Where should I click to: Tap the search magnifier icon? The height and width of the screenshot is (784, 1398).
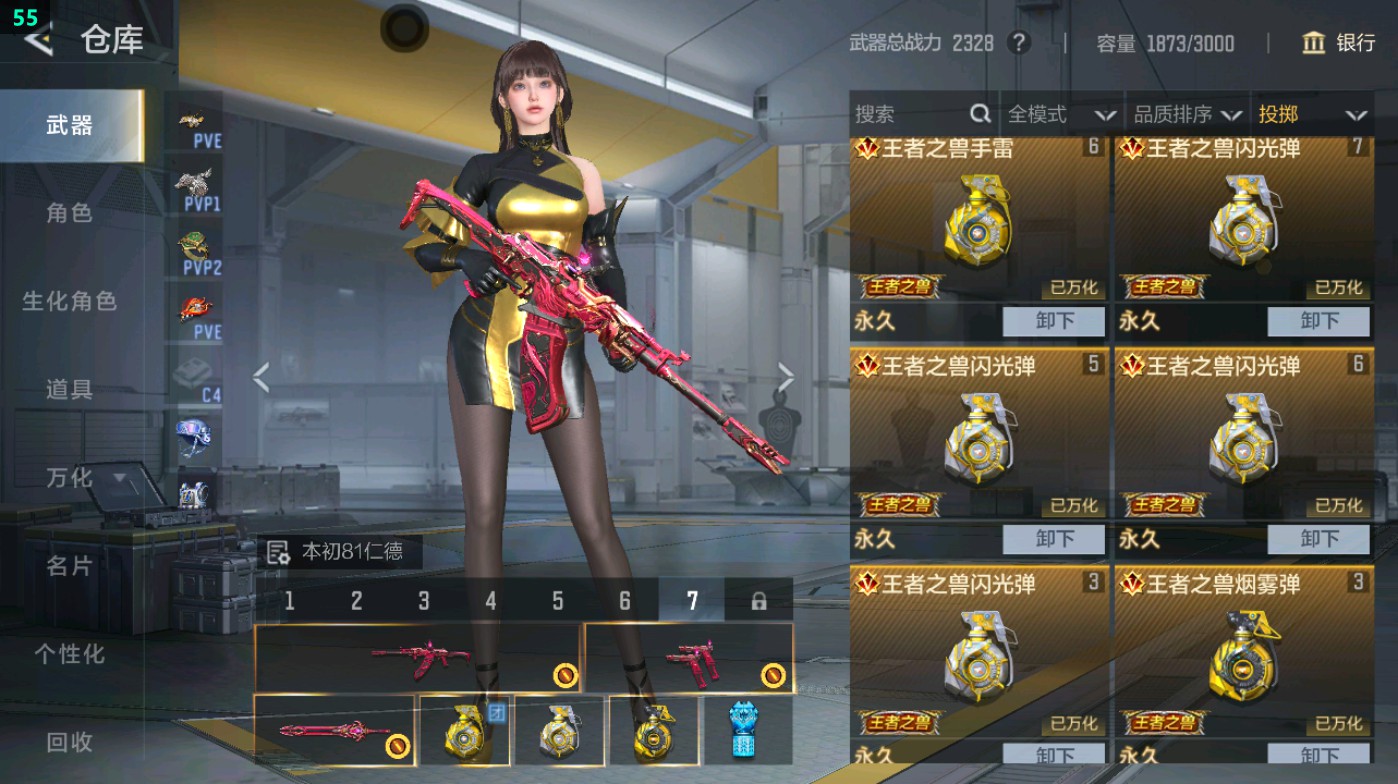[x=979, y=115]
